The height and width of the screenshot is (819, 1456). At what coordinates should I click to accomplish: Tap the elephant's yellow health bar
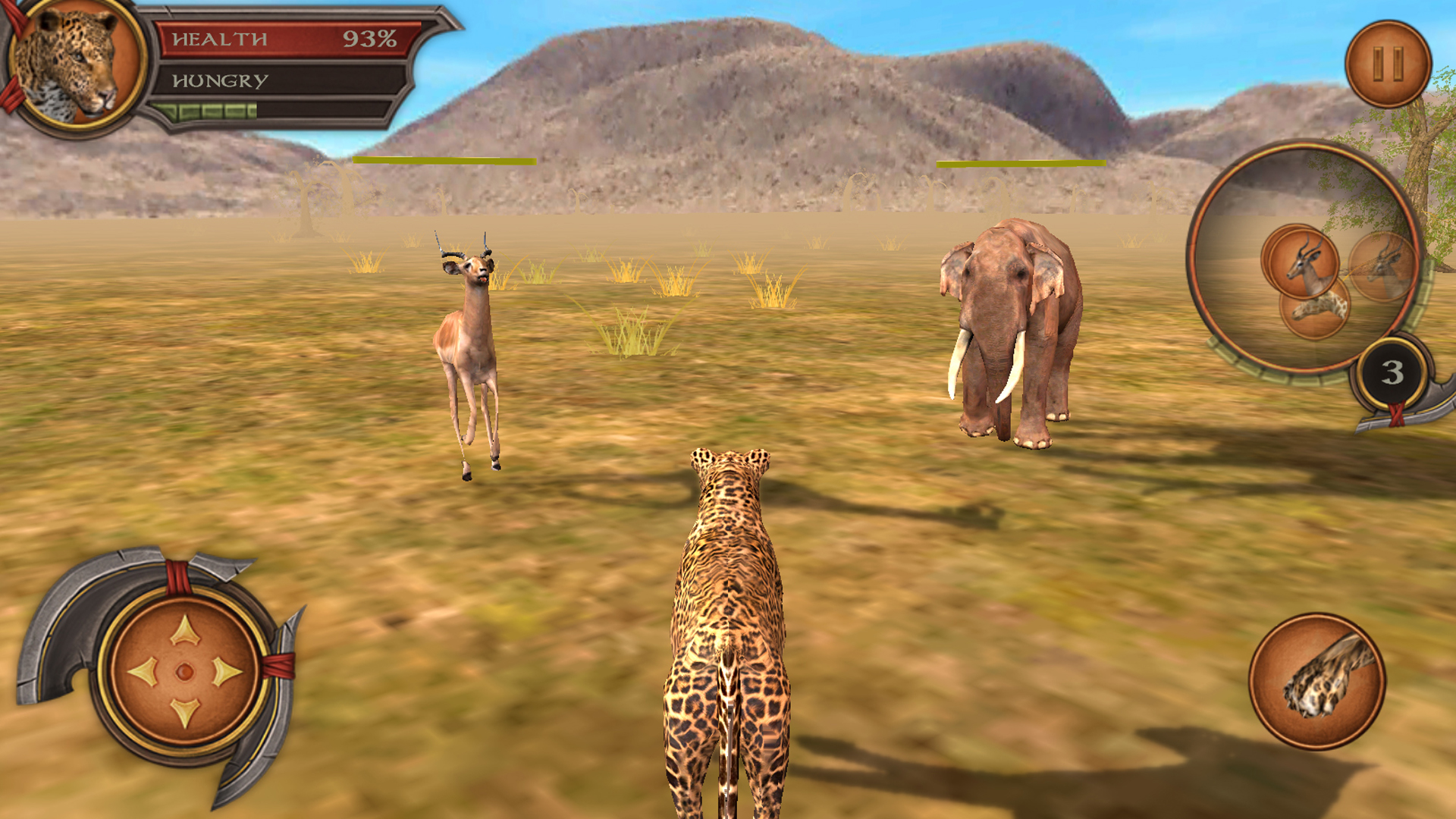point(1020,163)
